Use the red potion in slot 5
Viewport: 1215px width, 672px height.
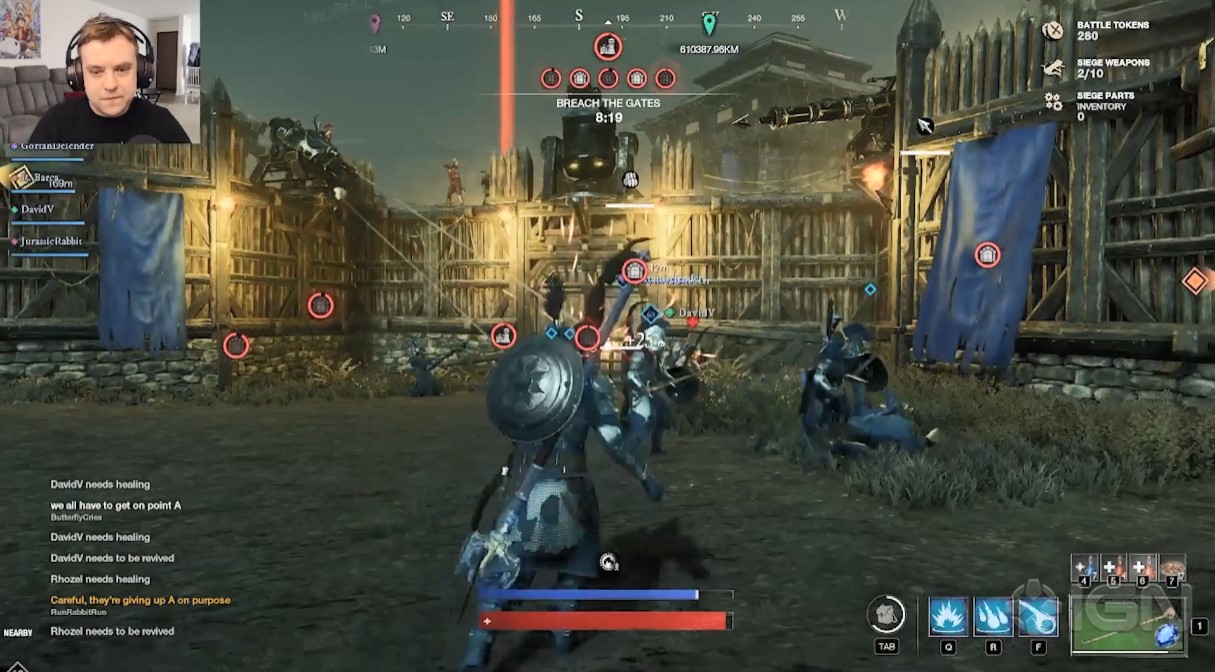pos(1113,567)
